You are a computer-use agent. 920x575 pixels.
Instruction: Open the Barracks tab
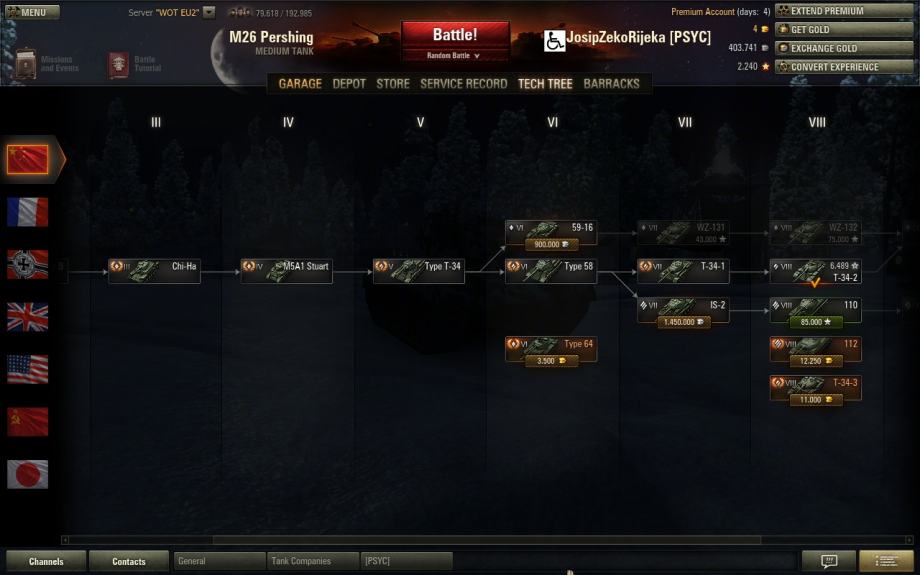click(x=611, y=84)
